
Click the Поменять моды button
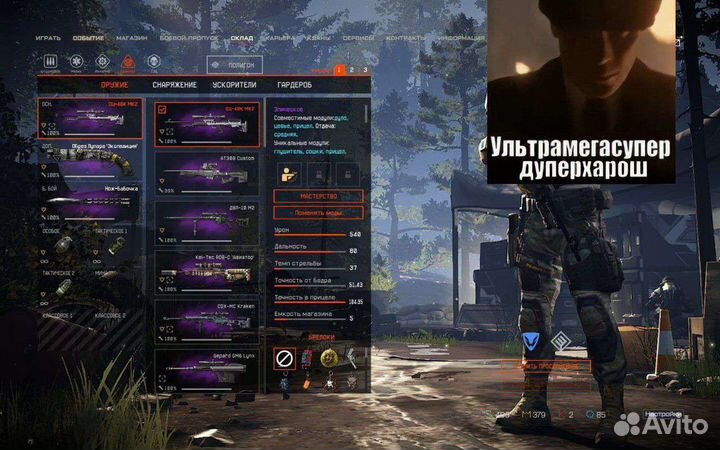click(317, 213)
